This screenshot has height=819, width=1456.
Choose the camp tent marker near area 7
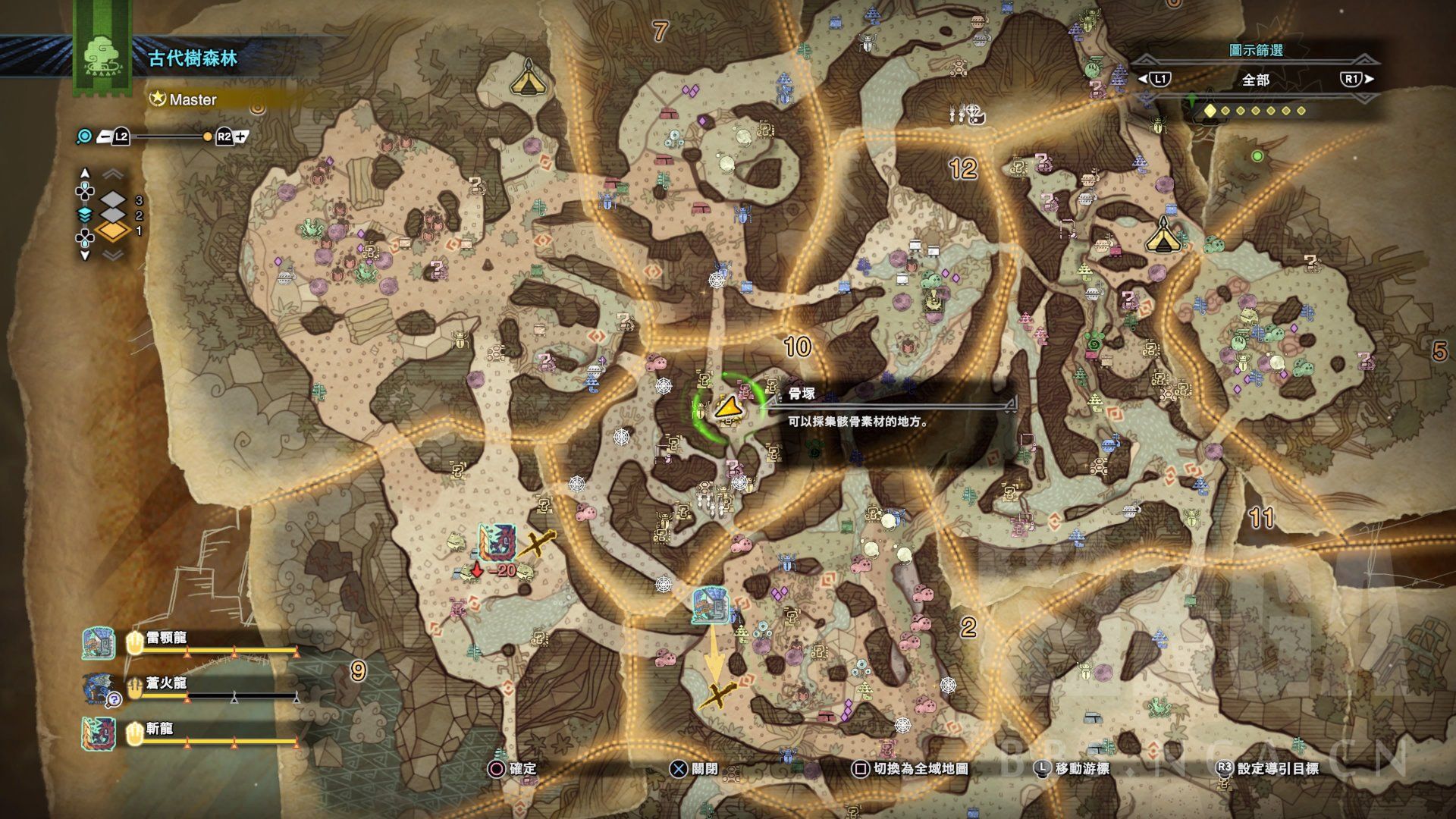coord(527,77)
